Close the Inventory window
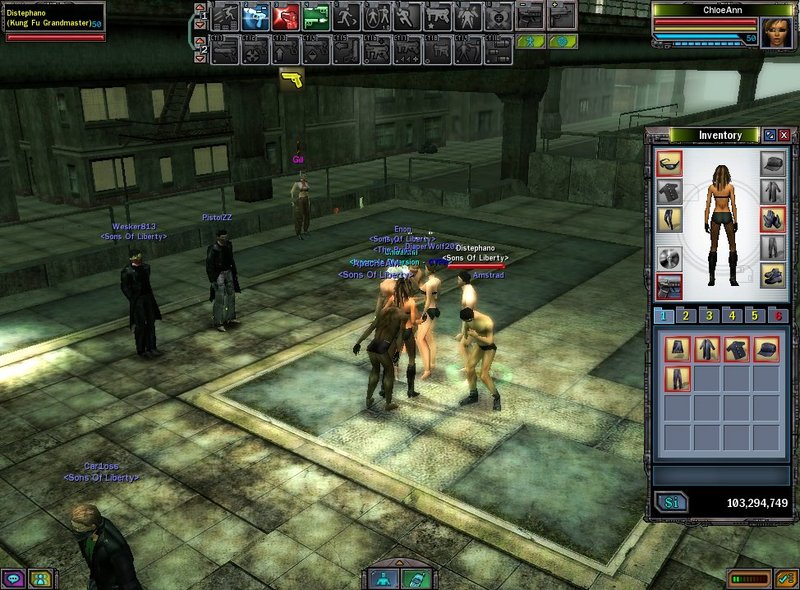 point(785,135)
